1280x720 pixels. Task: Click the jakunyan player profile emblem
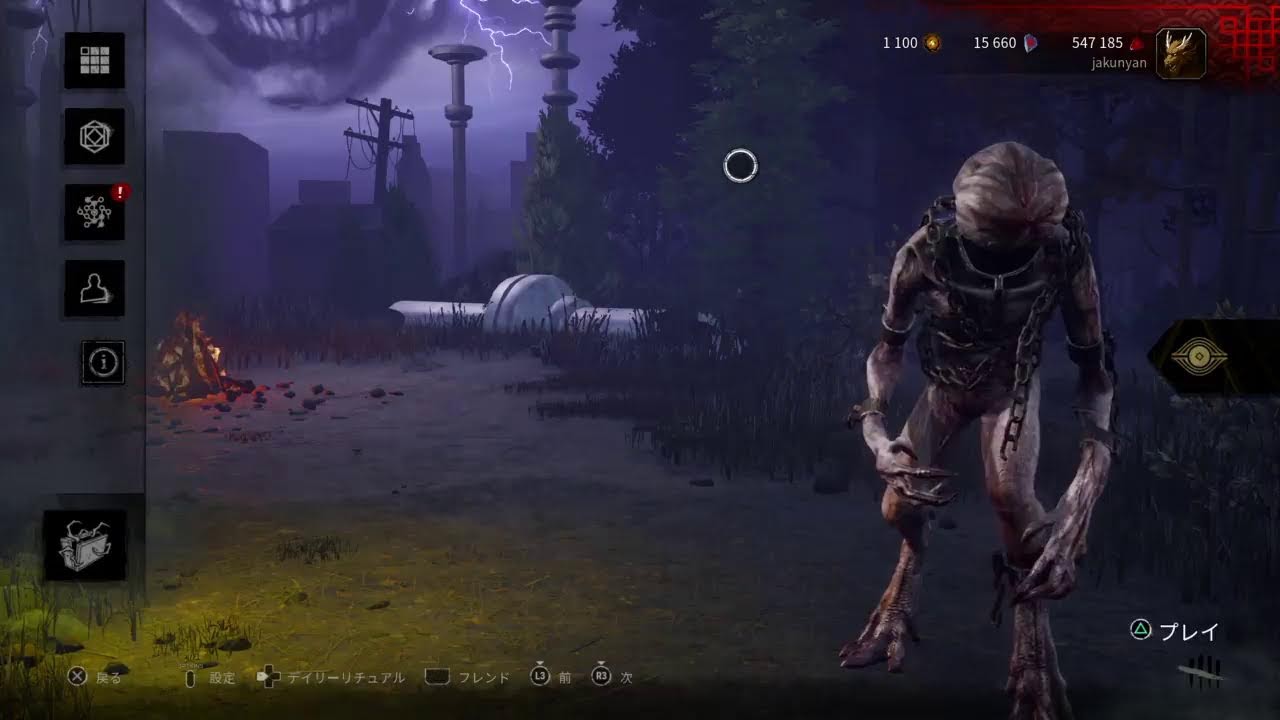click(x=1180, y=53)
